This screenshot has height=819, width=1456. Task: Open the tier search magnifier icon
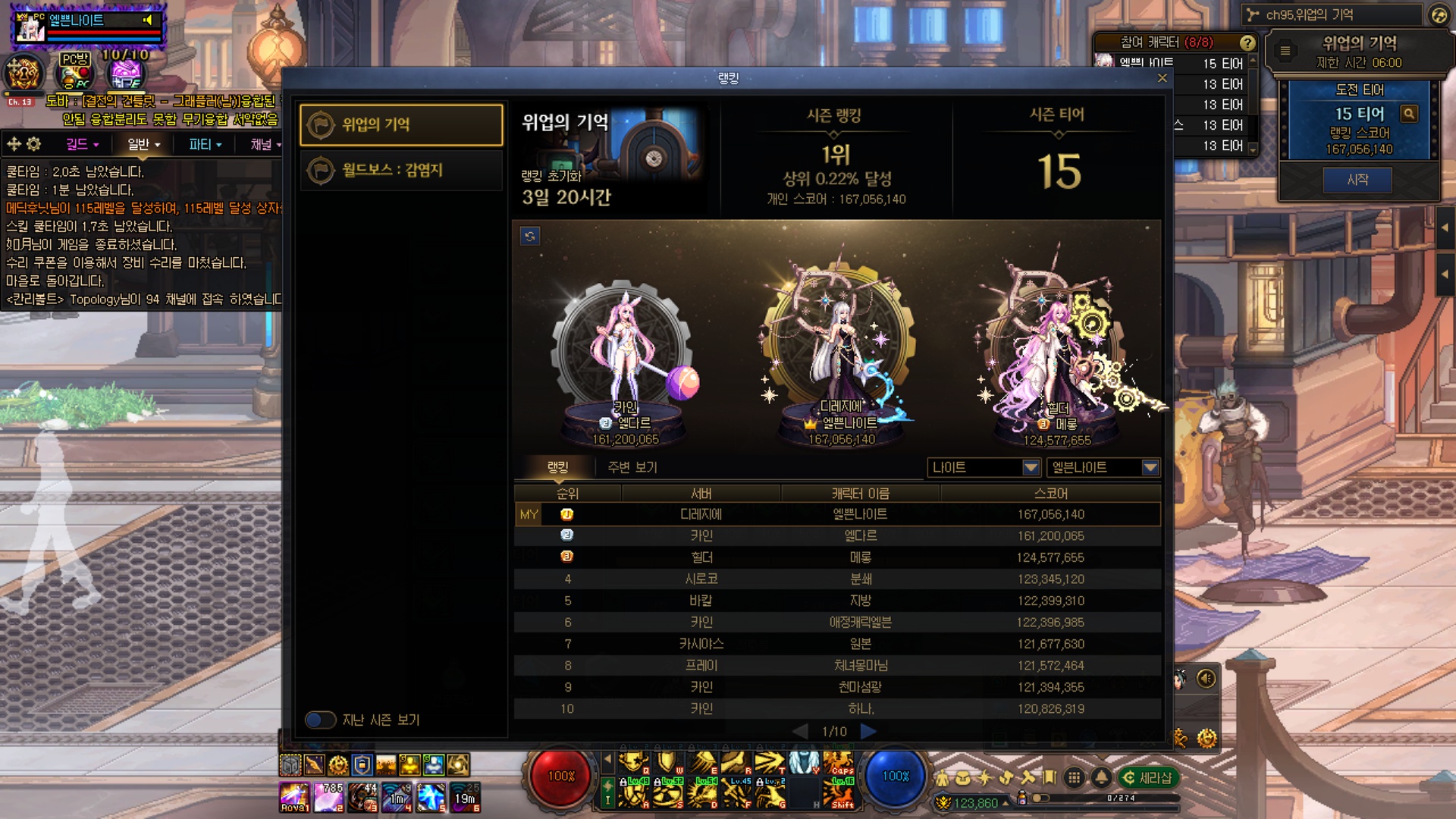point(1409,114)
